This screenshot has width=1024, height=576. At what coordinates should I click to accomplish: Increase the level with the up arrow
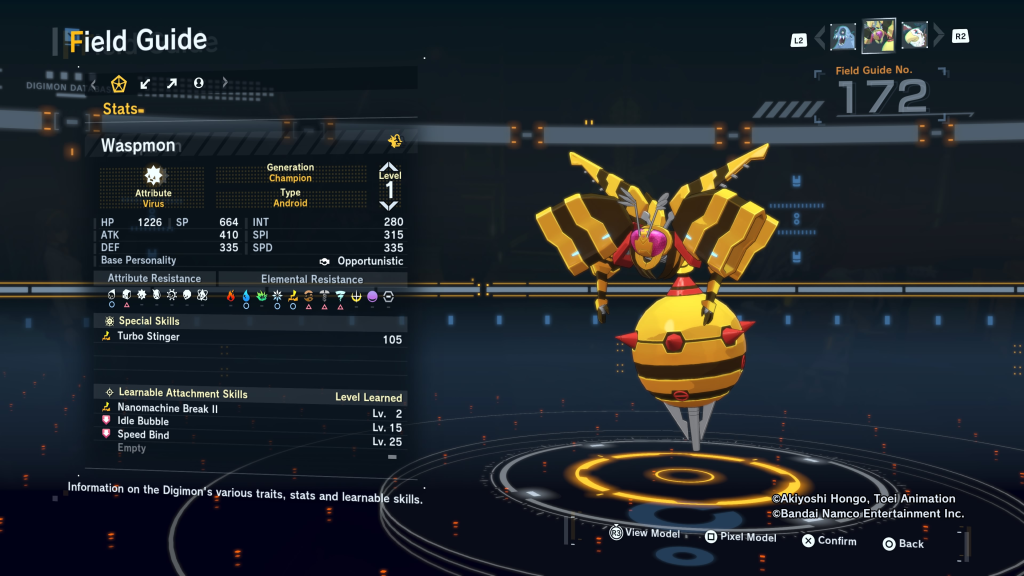[389, 167]
